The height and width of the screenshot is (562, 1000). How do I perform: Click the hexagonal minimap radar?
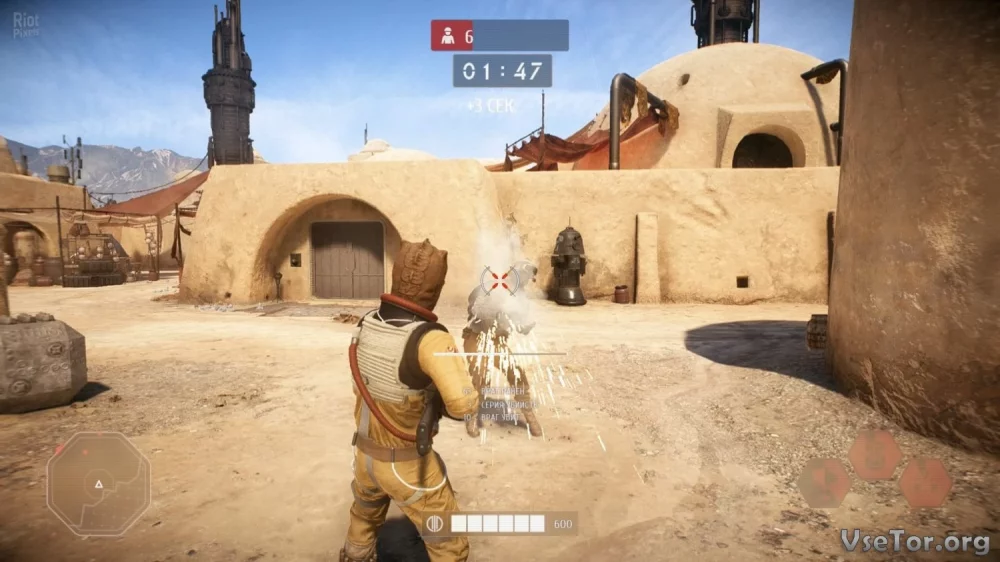98,484
